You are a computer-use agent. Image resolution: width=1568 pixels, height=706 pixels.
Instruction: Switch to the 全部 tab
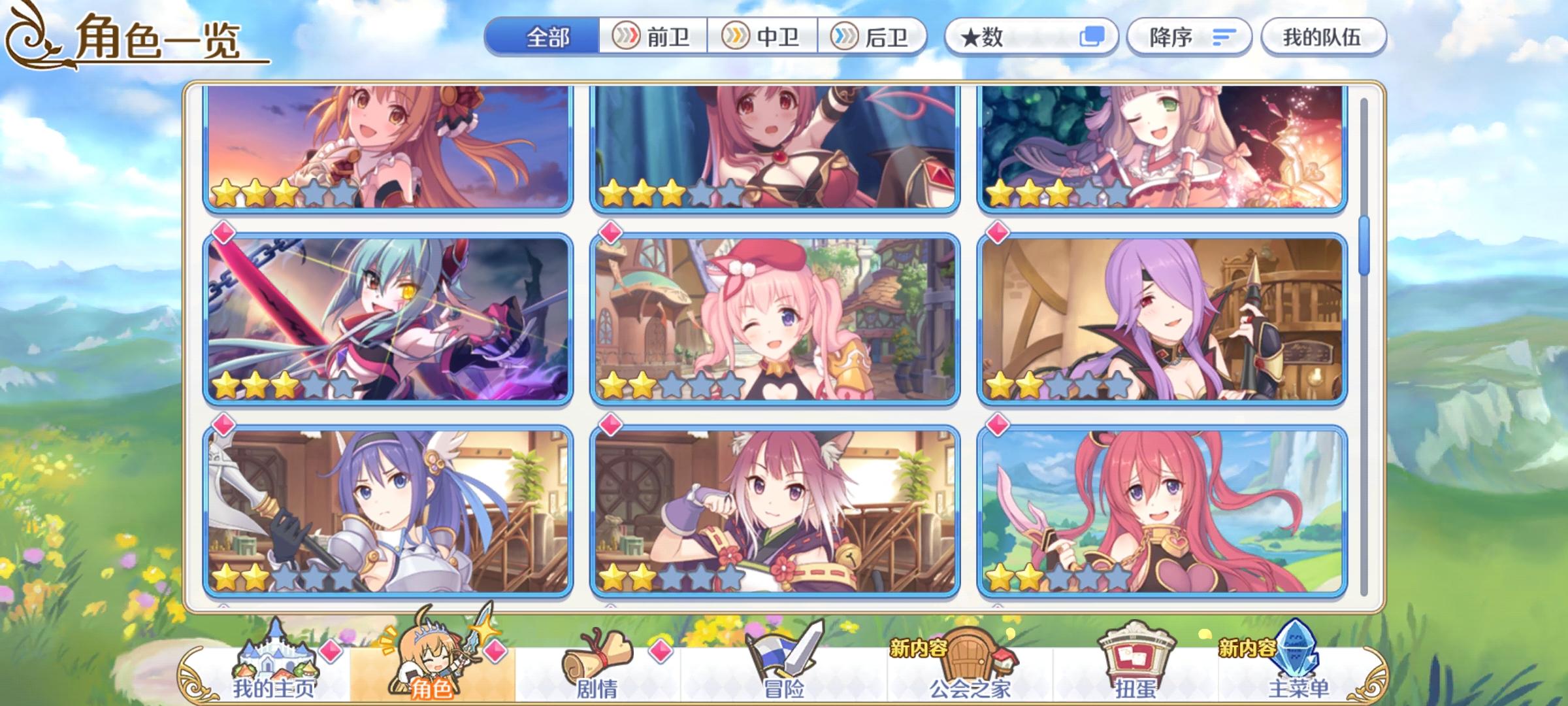tap(549, 37)
